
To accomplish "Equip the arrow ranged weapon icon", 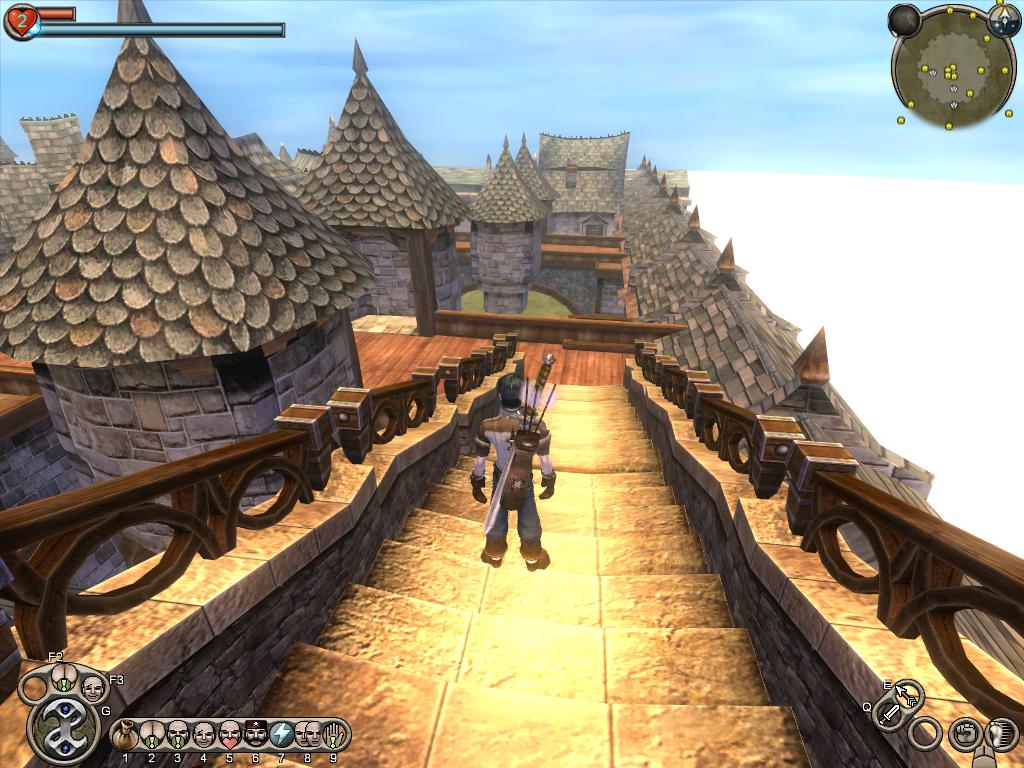I will click(x=908, y=693).
